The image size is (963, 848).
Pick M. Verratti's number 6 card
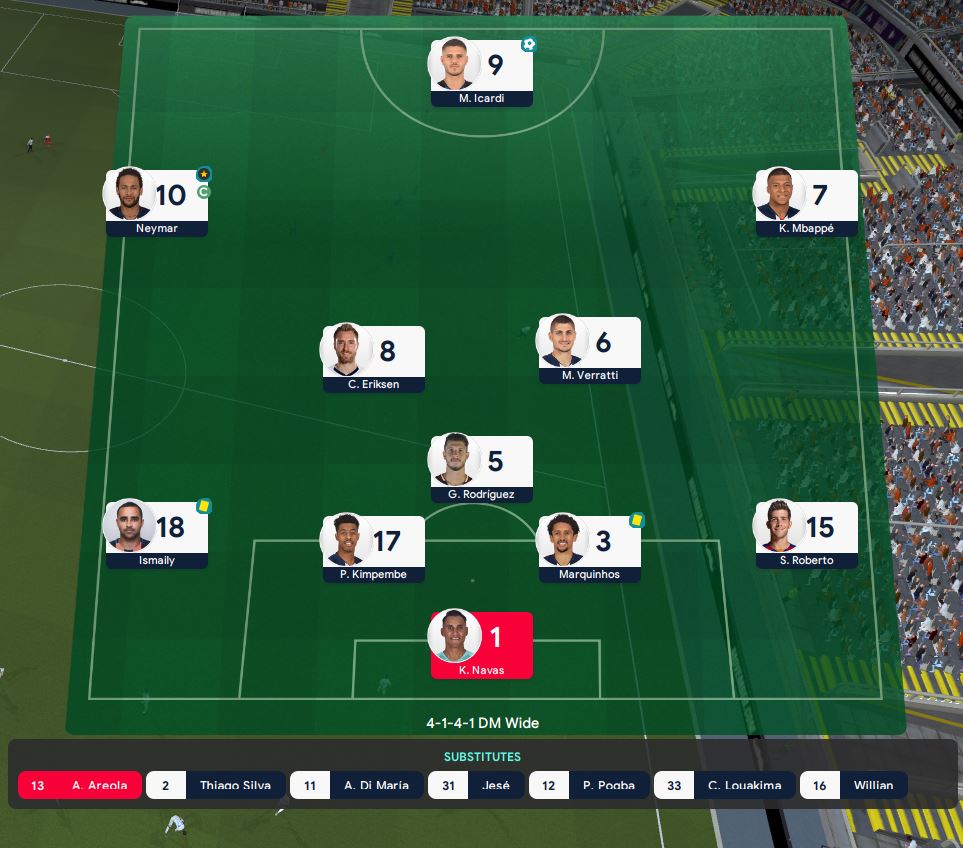pos(589,349)
